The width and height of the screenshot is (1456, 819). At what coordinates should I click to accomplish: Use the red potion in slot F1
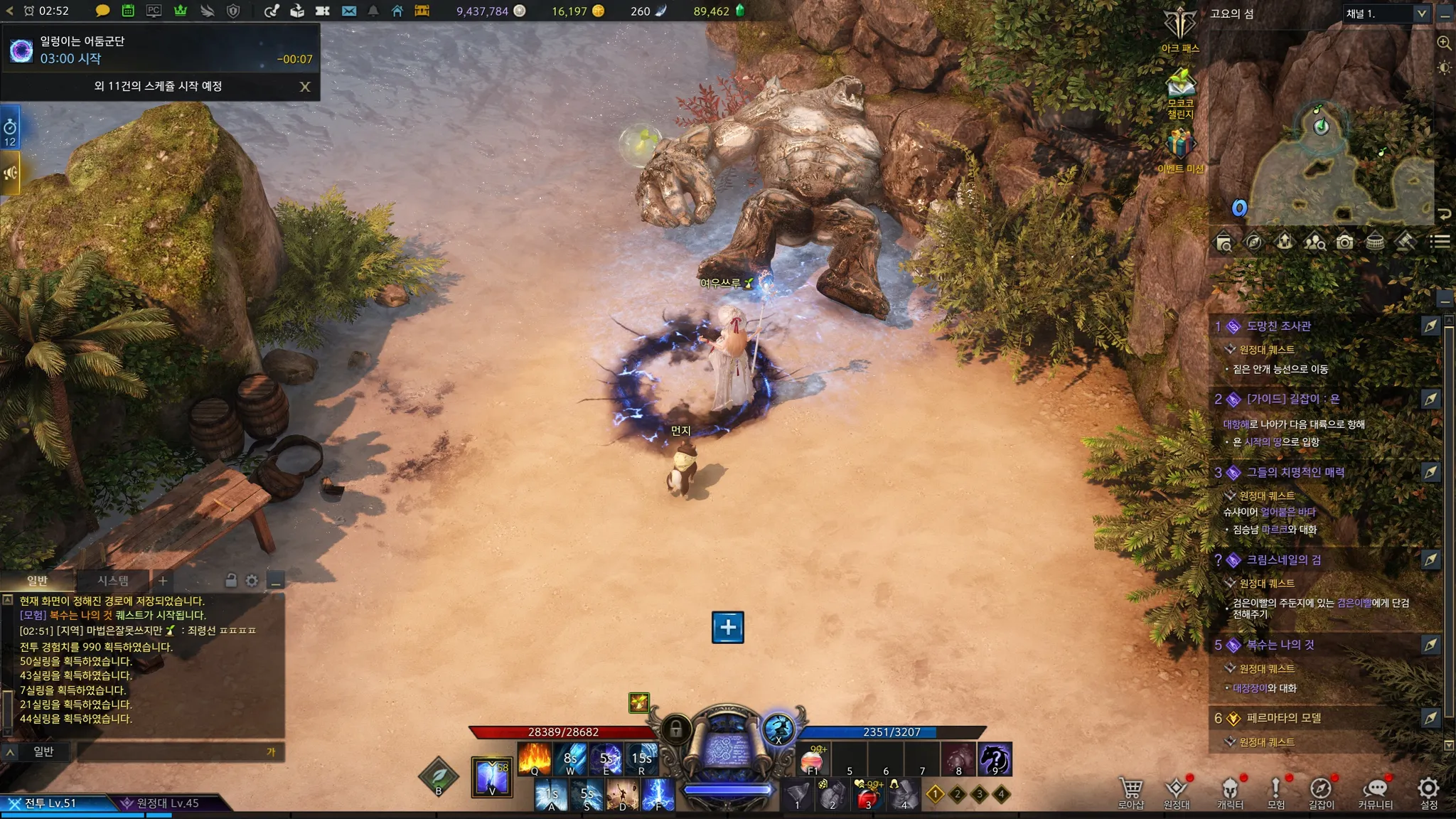click(x=813, y=759)
